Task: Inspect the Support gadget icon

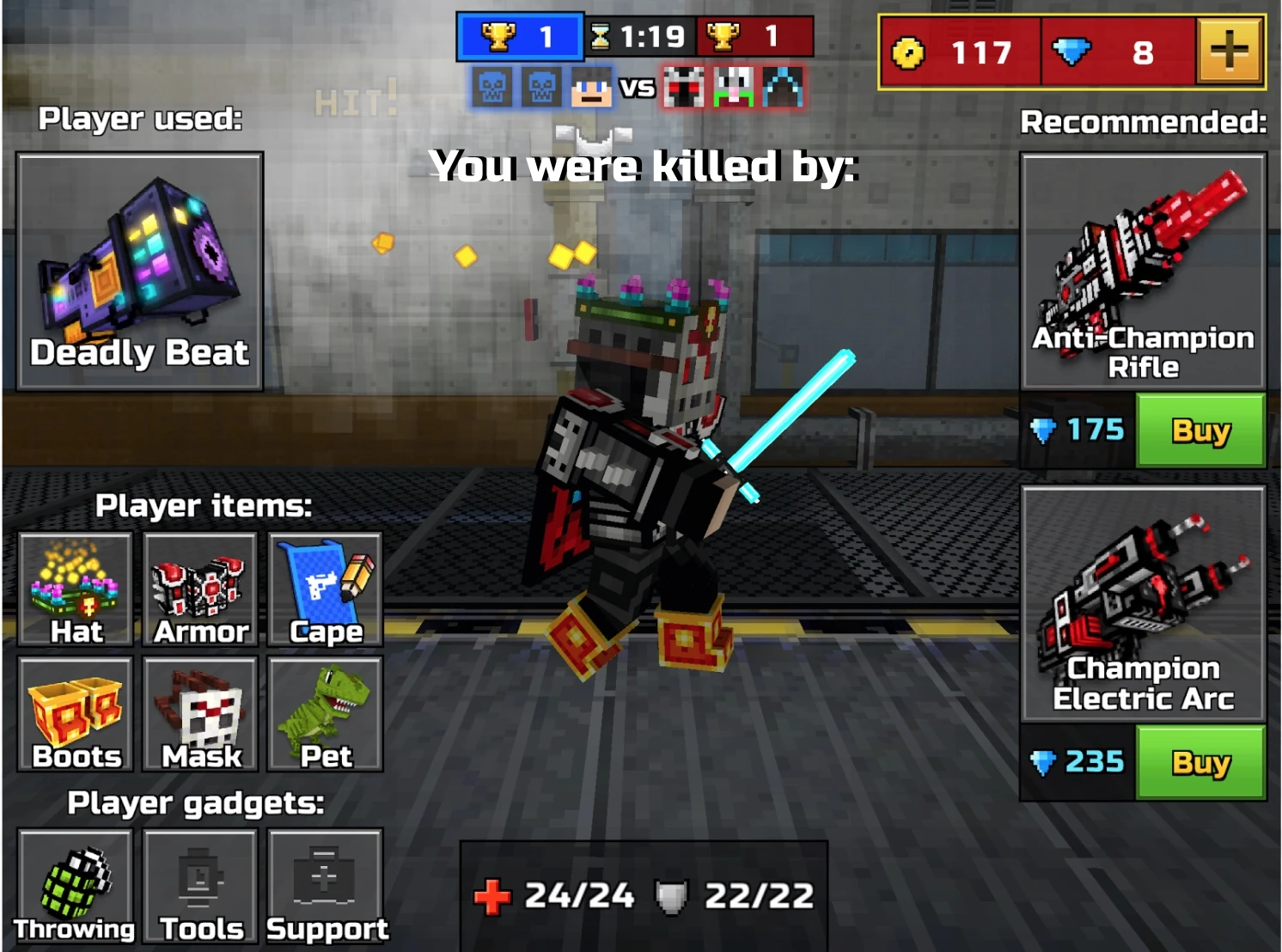Action: pos(325,885)
